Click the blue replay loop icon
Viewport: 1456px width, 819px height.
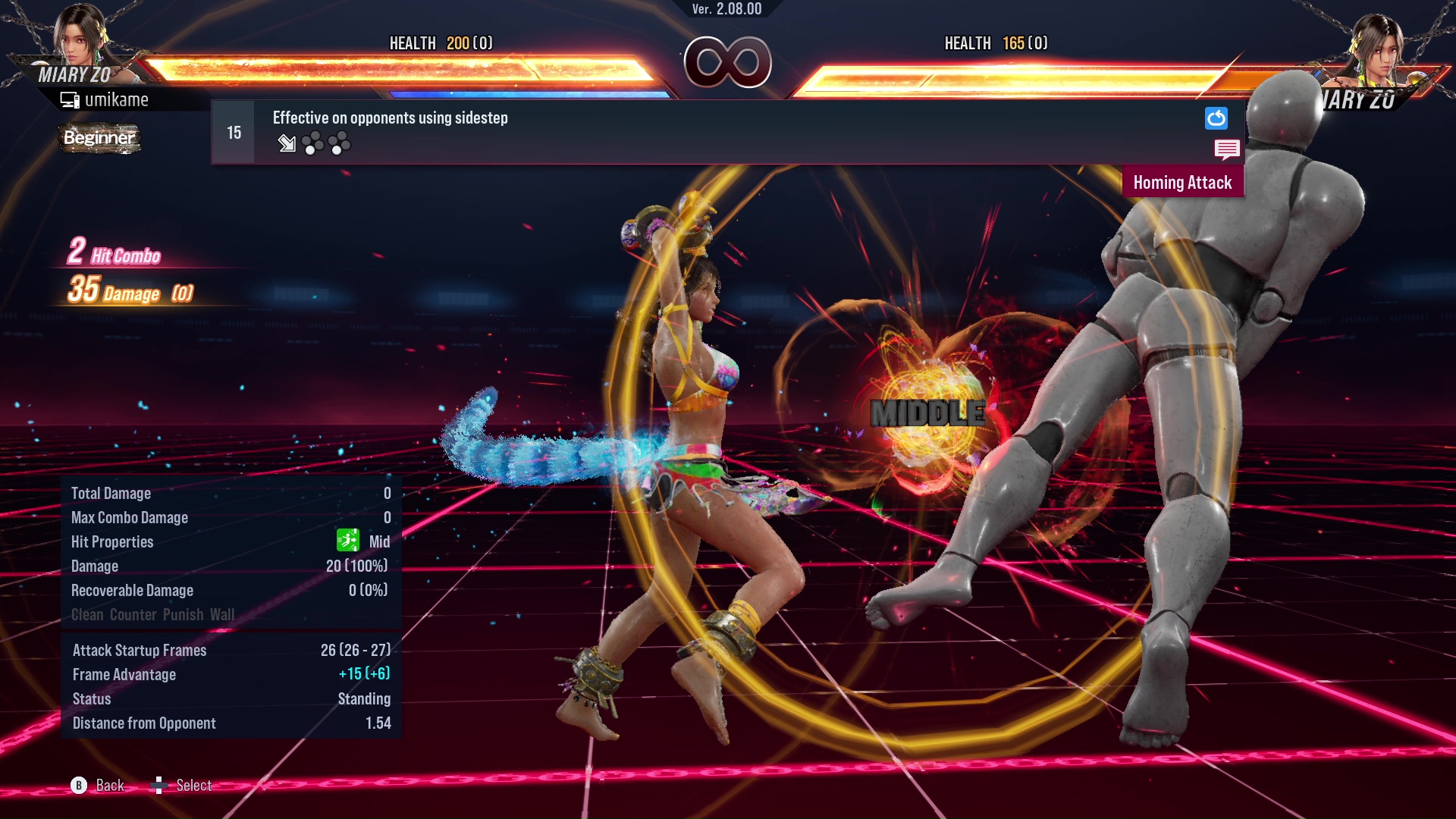[x=1216, y=118]
